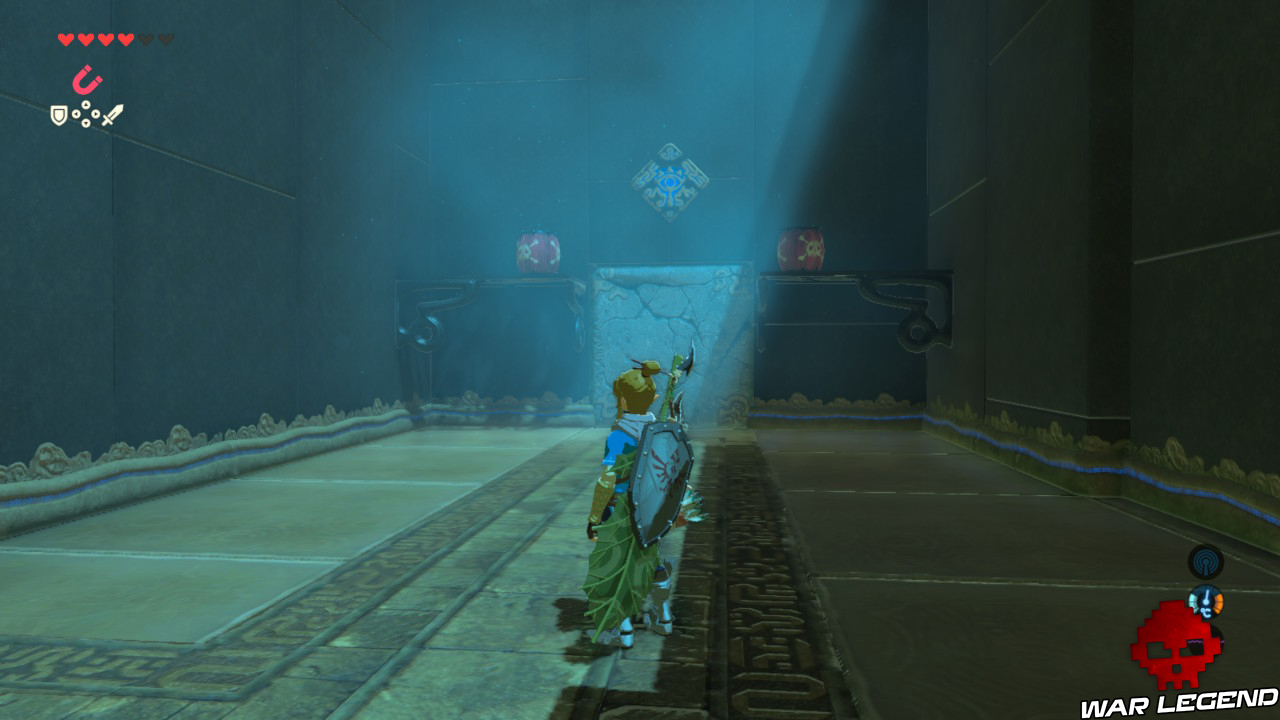Open rune selection via up d-pad arrow
The height and width of the screenshot is (720, 1280).
click(x=86, y=105)
